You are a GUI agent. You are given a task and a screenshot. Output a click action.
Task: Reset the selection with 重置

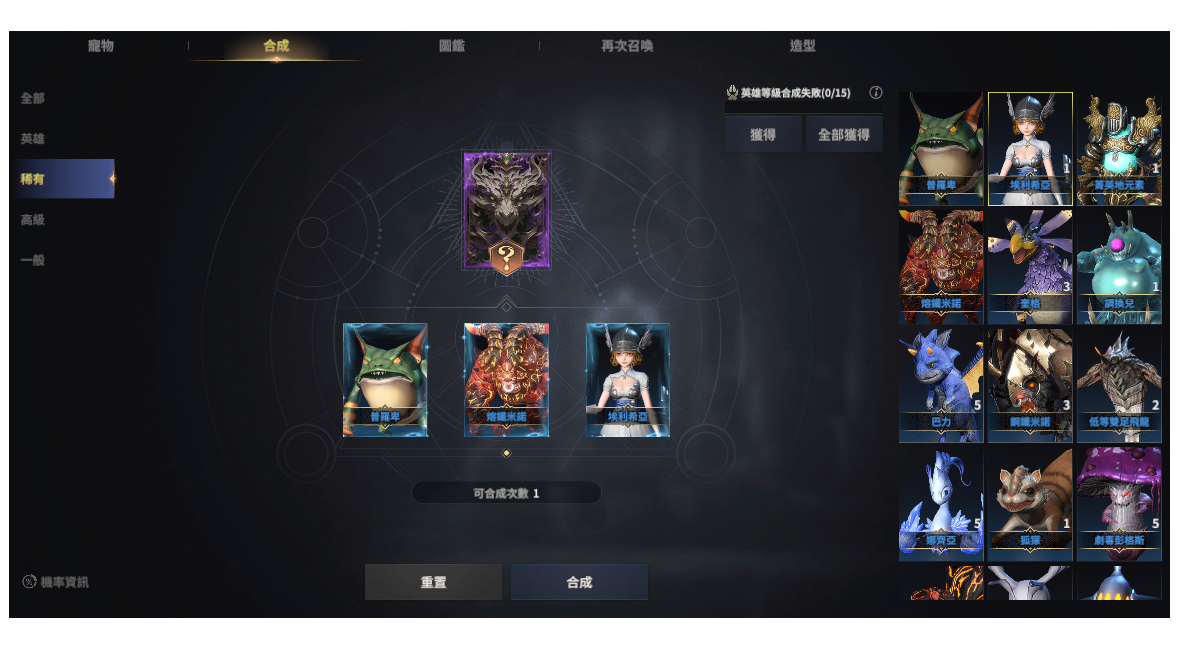click(x=433, y=582)
